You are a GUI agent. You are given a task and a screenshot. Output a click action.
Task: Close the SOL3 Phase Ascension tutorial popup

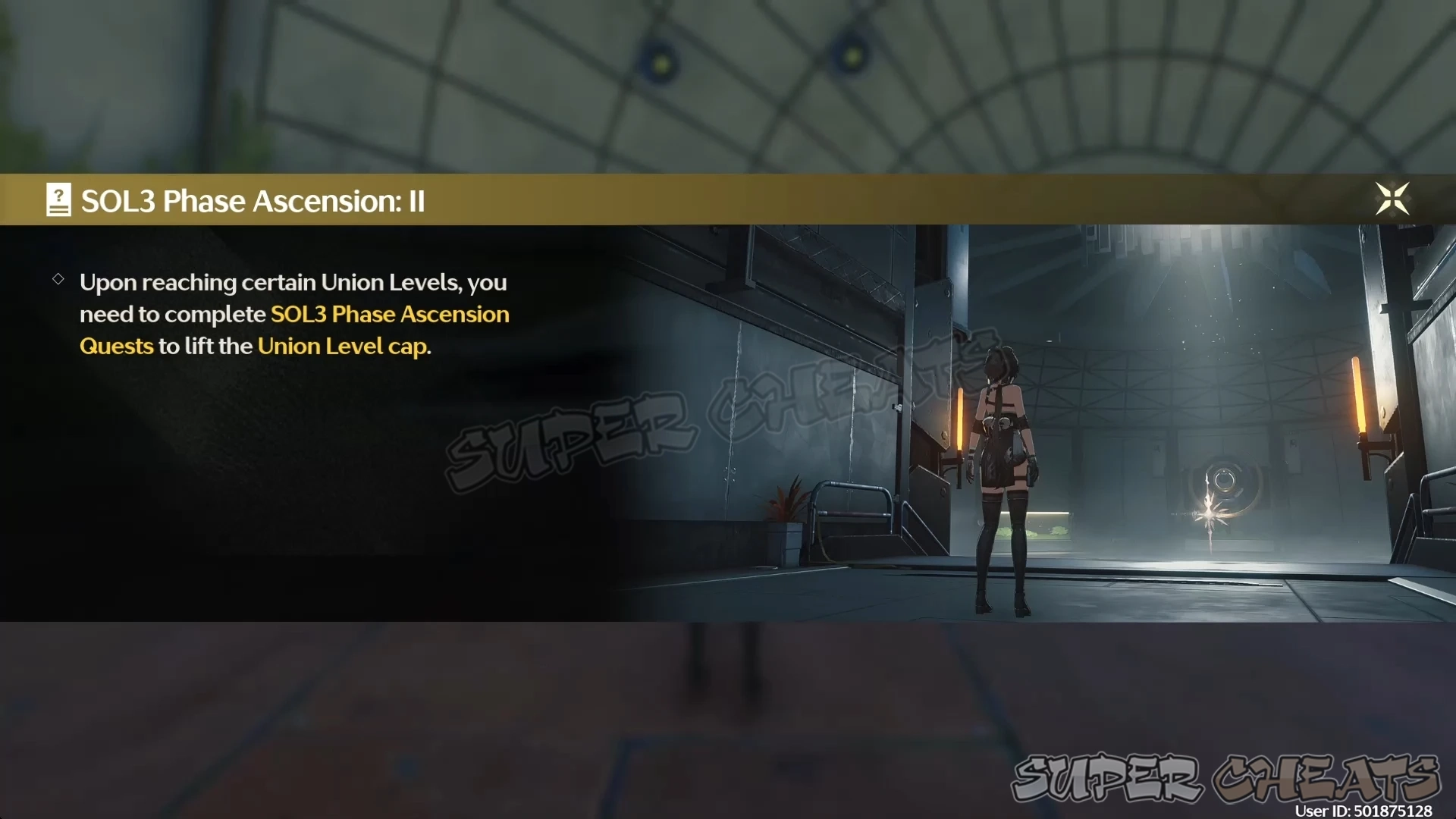click(1392, 199)
